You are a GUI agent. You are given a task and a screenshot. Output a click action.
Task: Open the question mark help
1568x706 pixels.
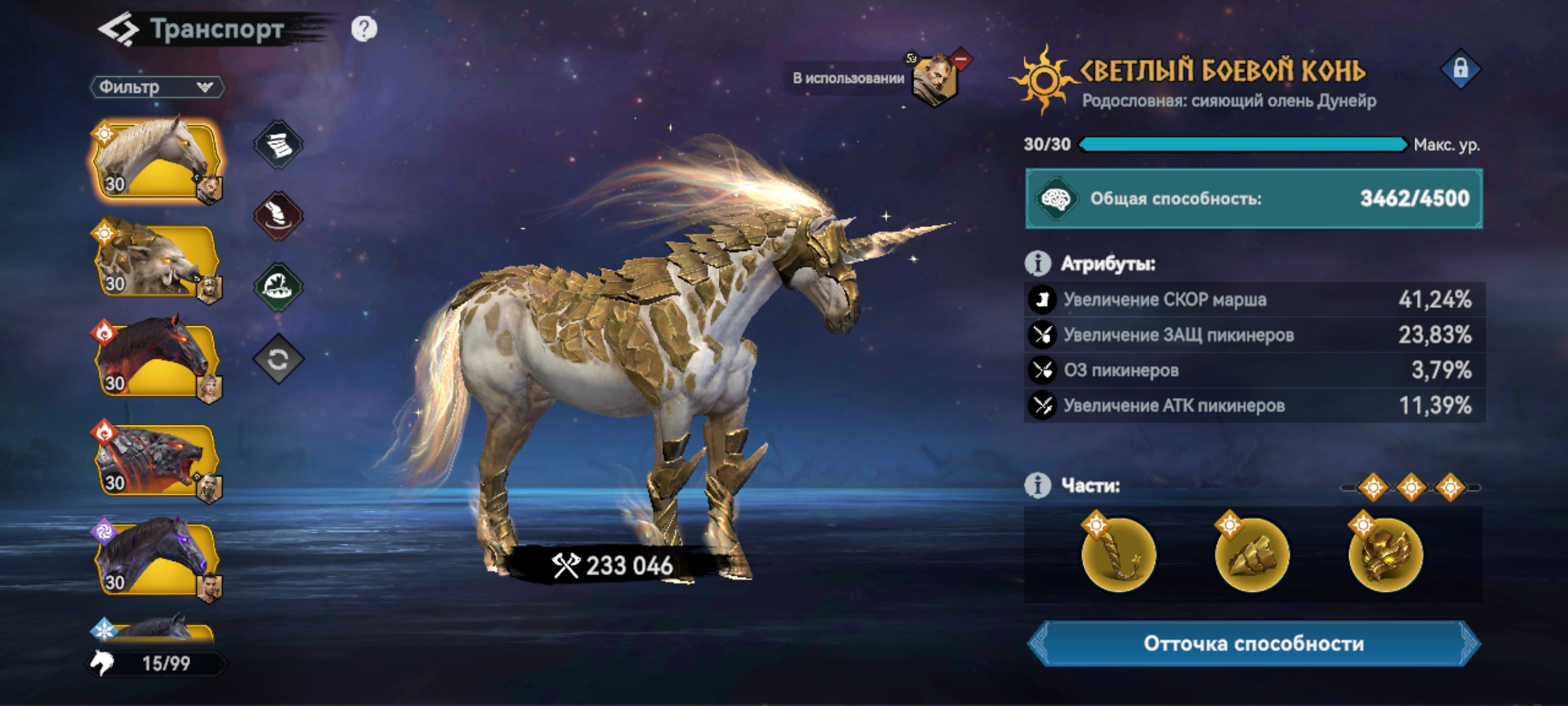click(364, 29)
